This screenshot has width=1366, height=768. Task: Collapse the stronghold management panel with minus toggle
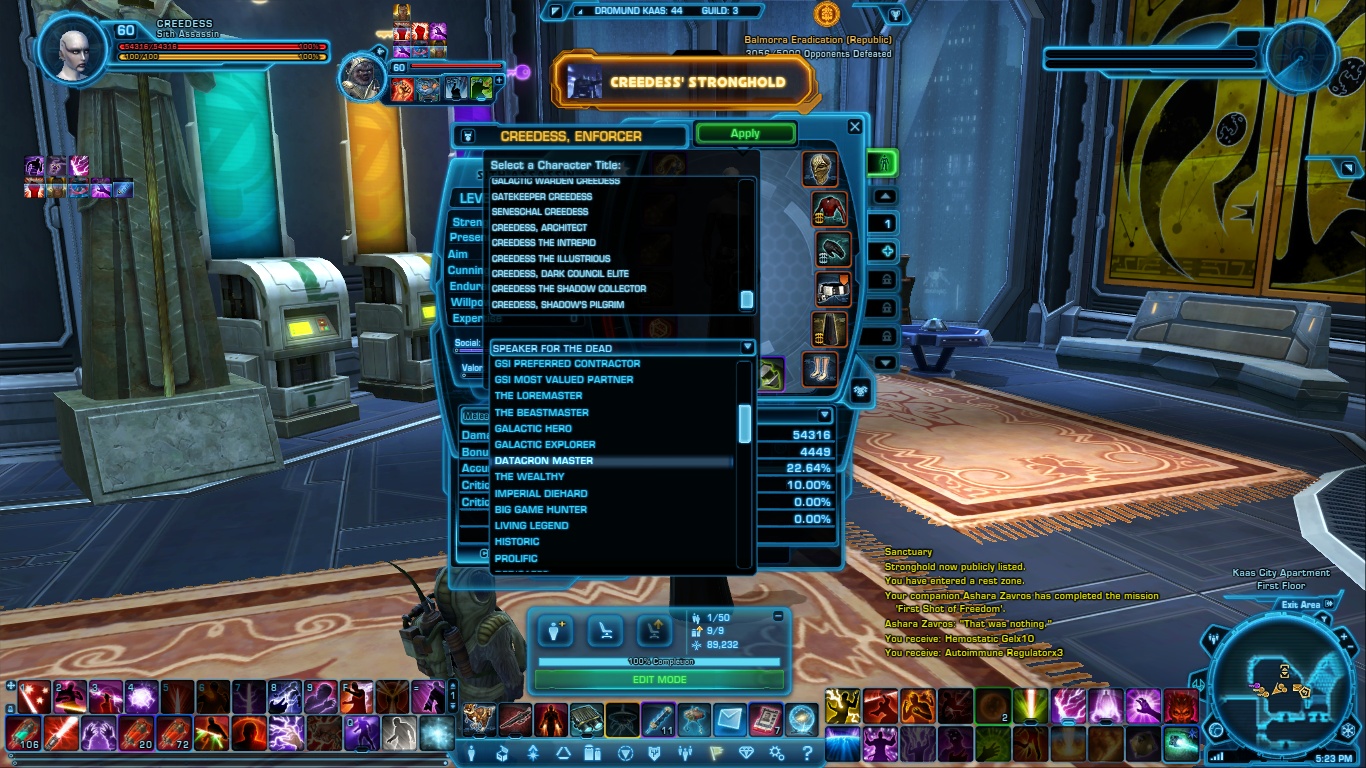coord(779,616)
